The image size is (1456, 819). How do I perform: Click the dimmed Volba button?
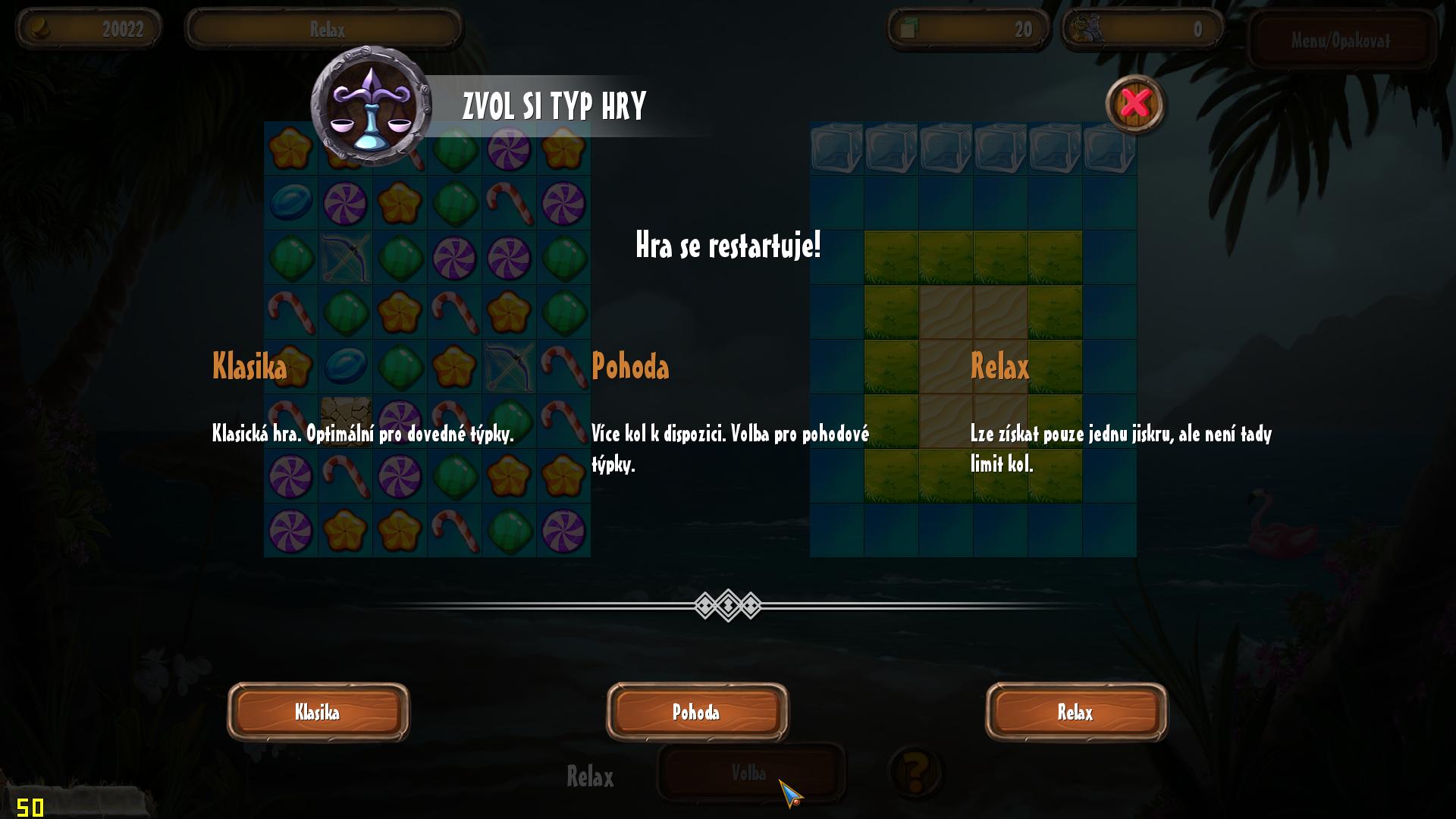click(x=749, y=773)
